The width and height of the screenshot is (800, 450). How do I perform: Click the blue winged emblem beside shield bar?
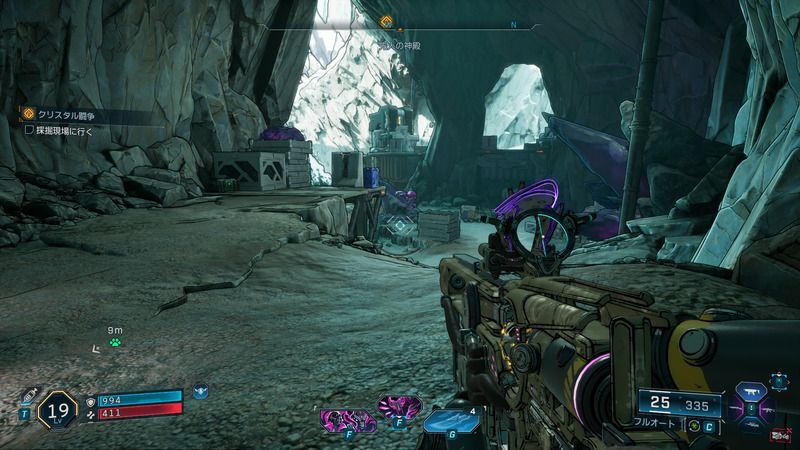201,391
